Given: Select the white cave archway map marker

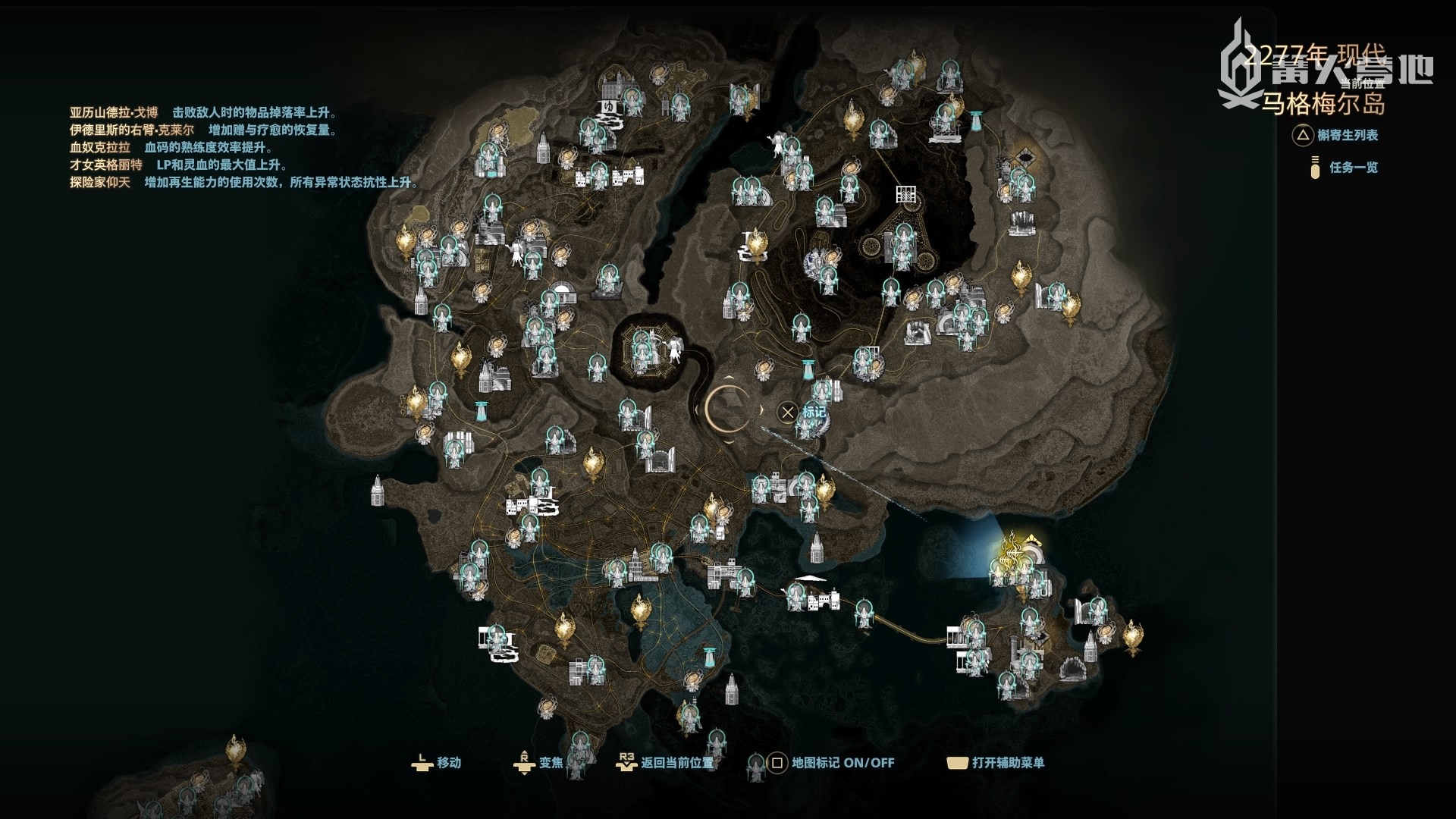Looking at the screenshot, I should [1072, 670].
